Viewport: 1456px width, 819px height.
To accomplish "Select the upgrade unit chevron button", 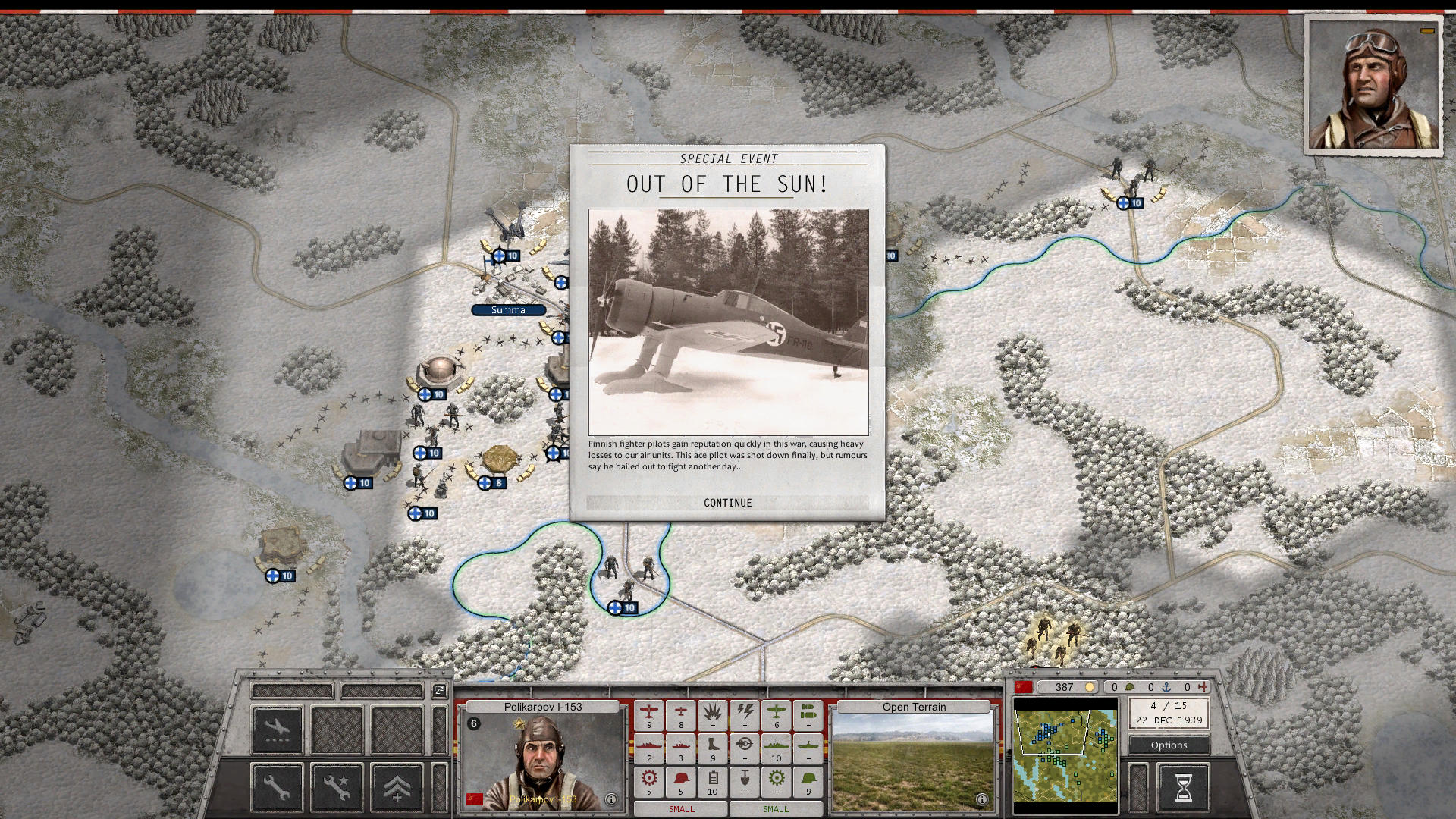I will click(x=397, y=787).
